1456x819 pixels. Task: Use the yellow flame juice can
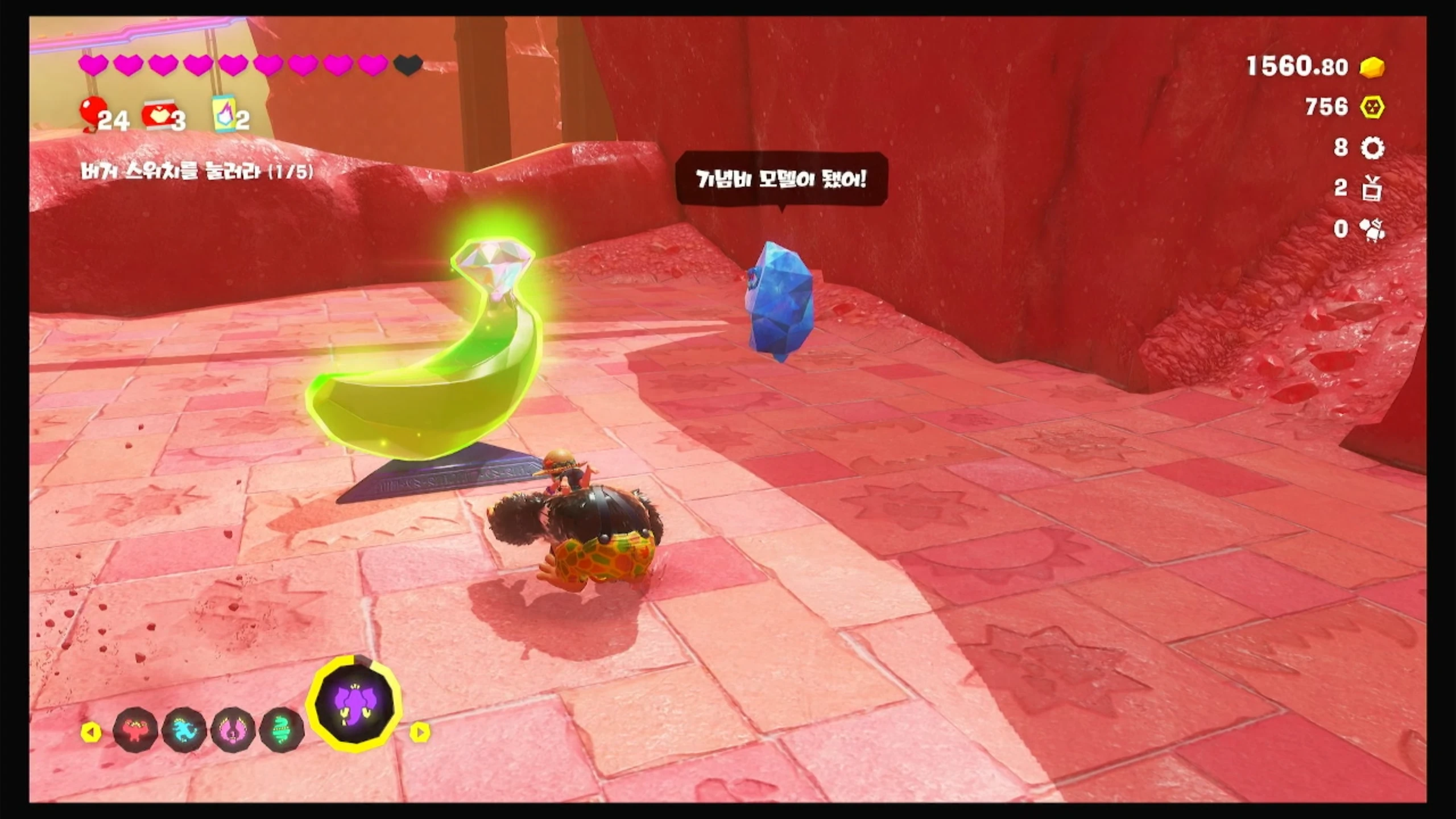[x=225, y=113]
